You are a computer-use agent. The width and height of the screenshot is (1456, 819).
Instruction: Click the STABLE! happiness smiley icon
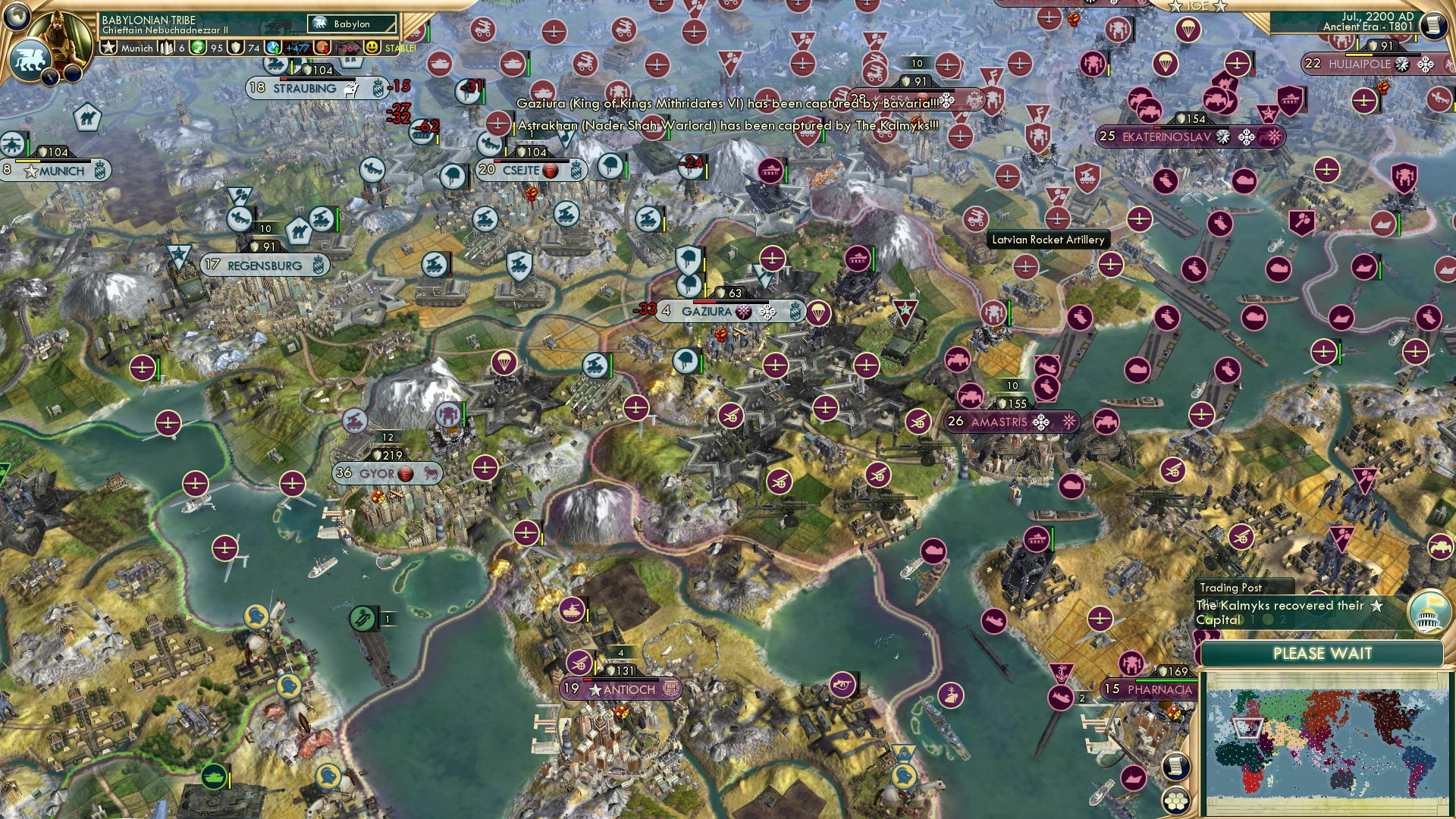pos(372,48)
